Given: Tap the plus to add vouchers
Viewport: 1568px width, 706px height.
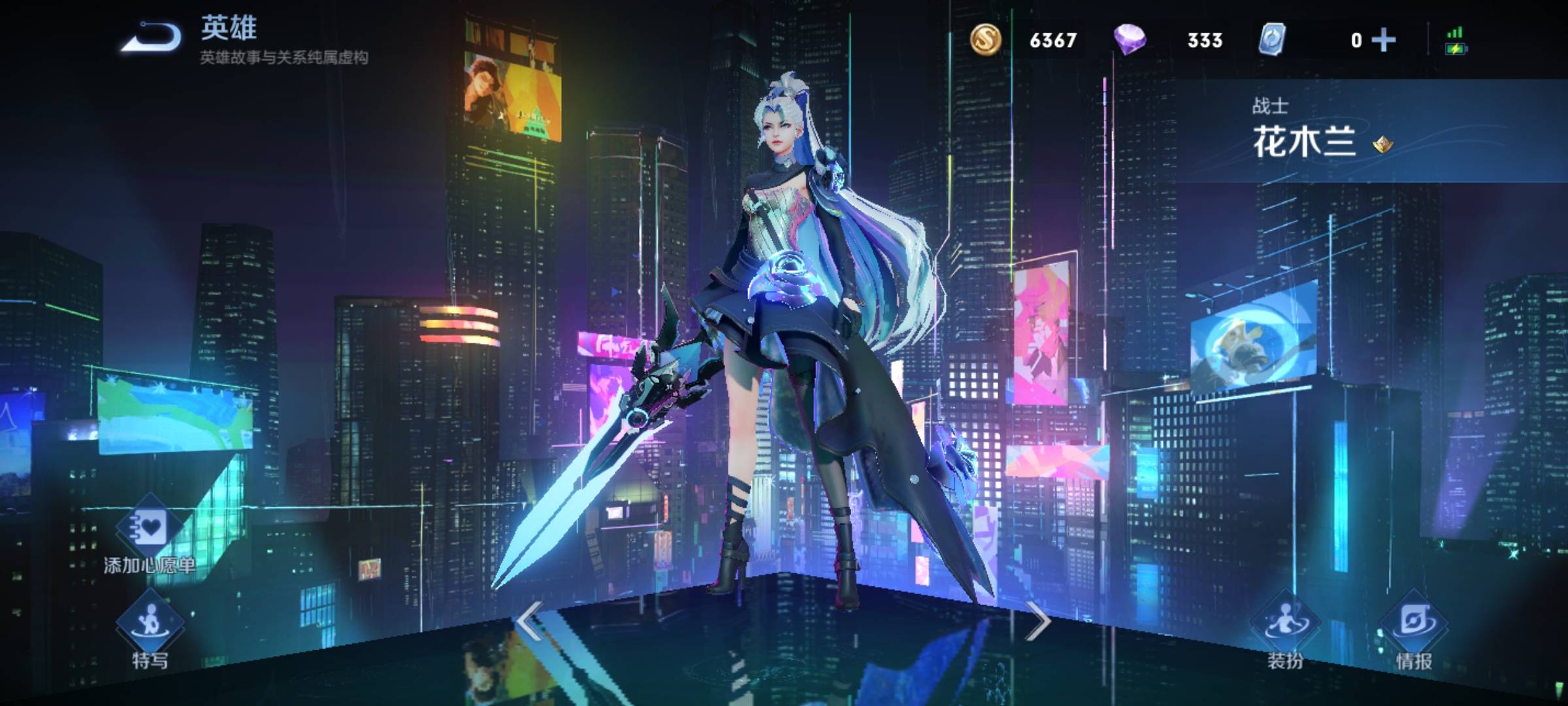Looking at the screenshot, I should point(1384,41).
